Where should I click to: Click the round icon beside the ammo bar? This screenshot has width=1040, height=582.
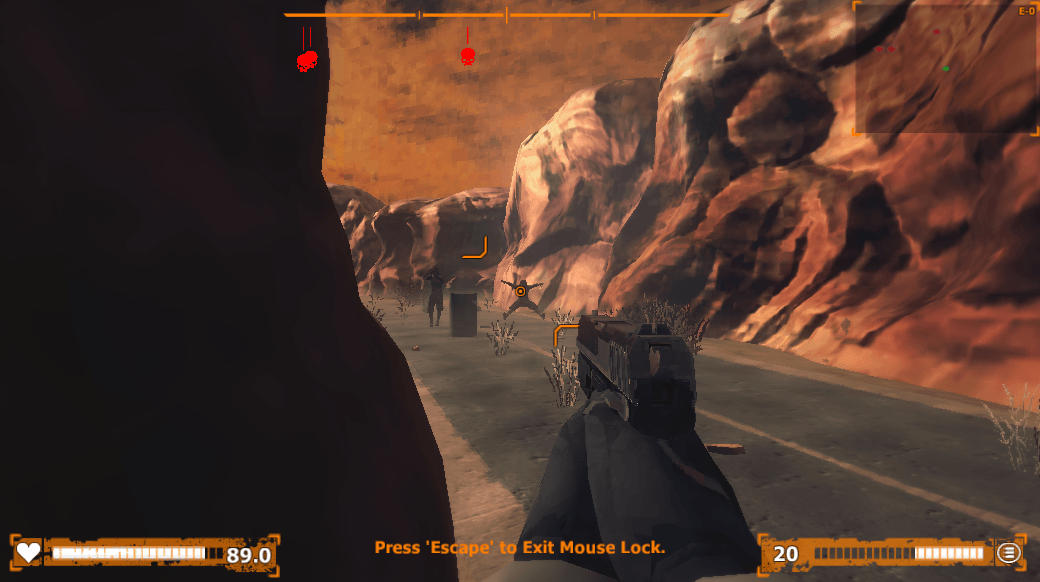(1008, 552)
